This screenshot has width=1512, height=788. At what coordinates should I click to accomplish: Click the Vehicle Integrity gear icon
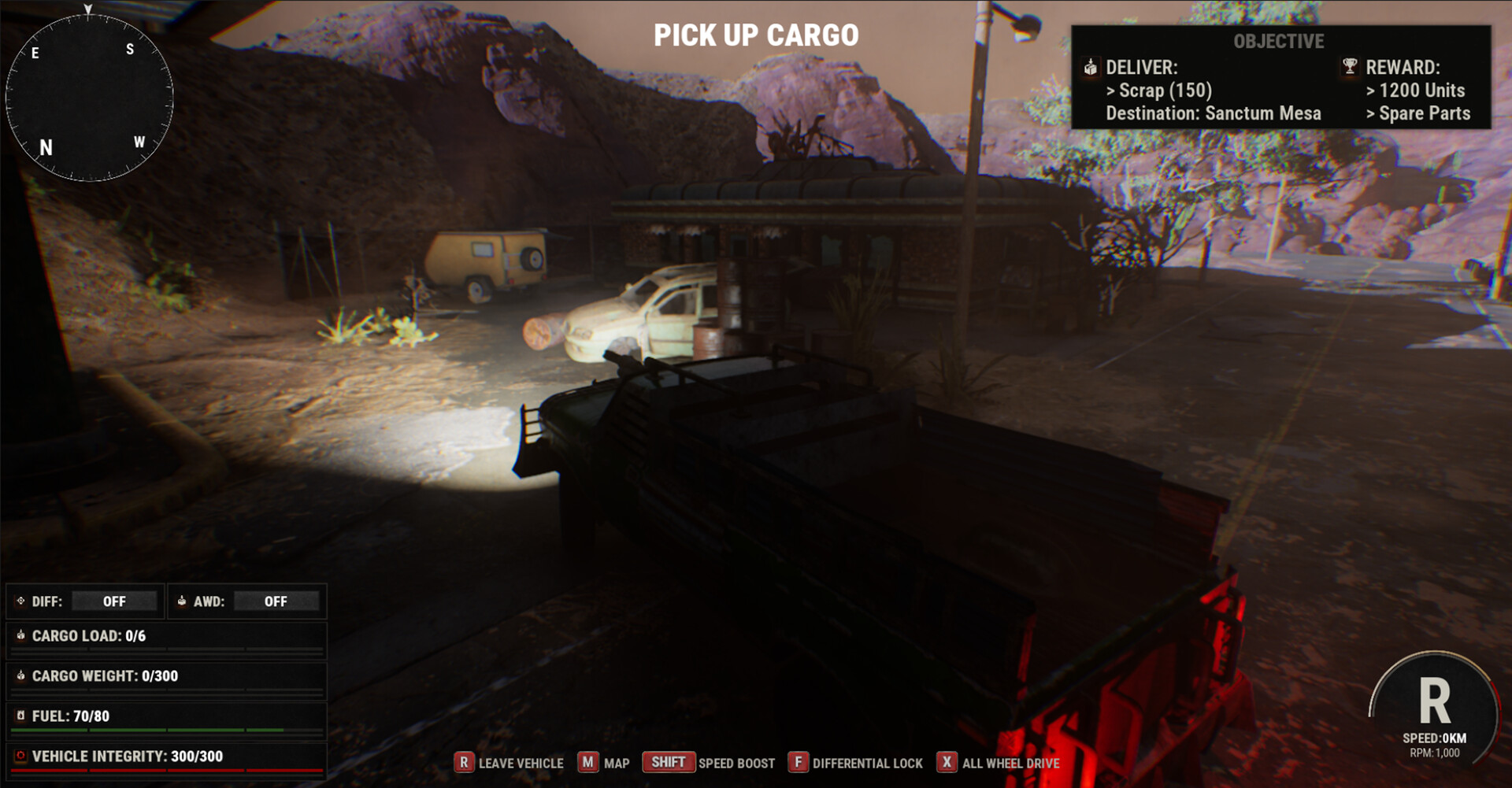21,755
